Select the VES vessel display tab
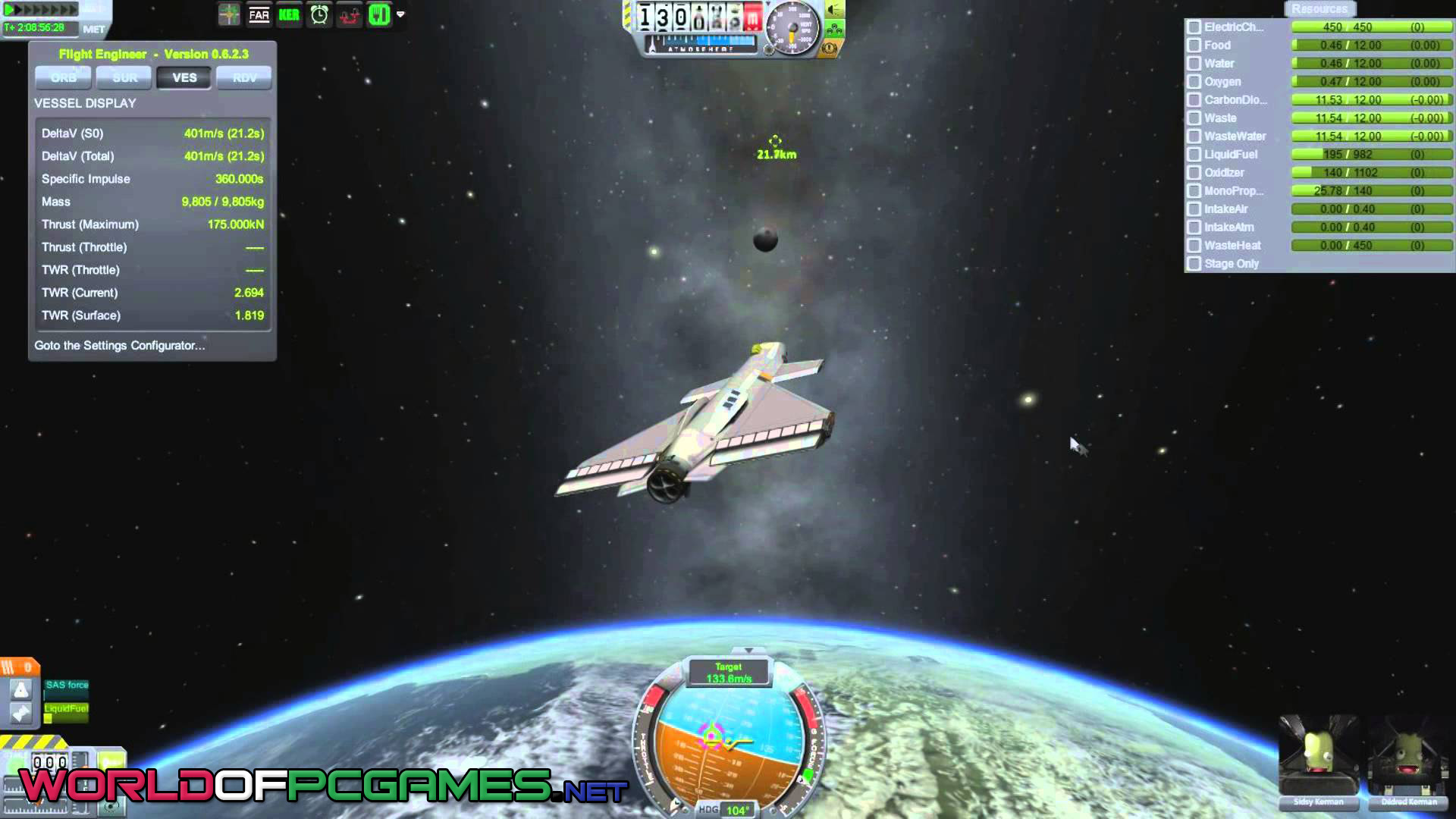The height and width of the screenshot is (819, 1456). pos(184,77)
